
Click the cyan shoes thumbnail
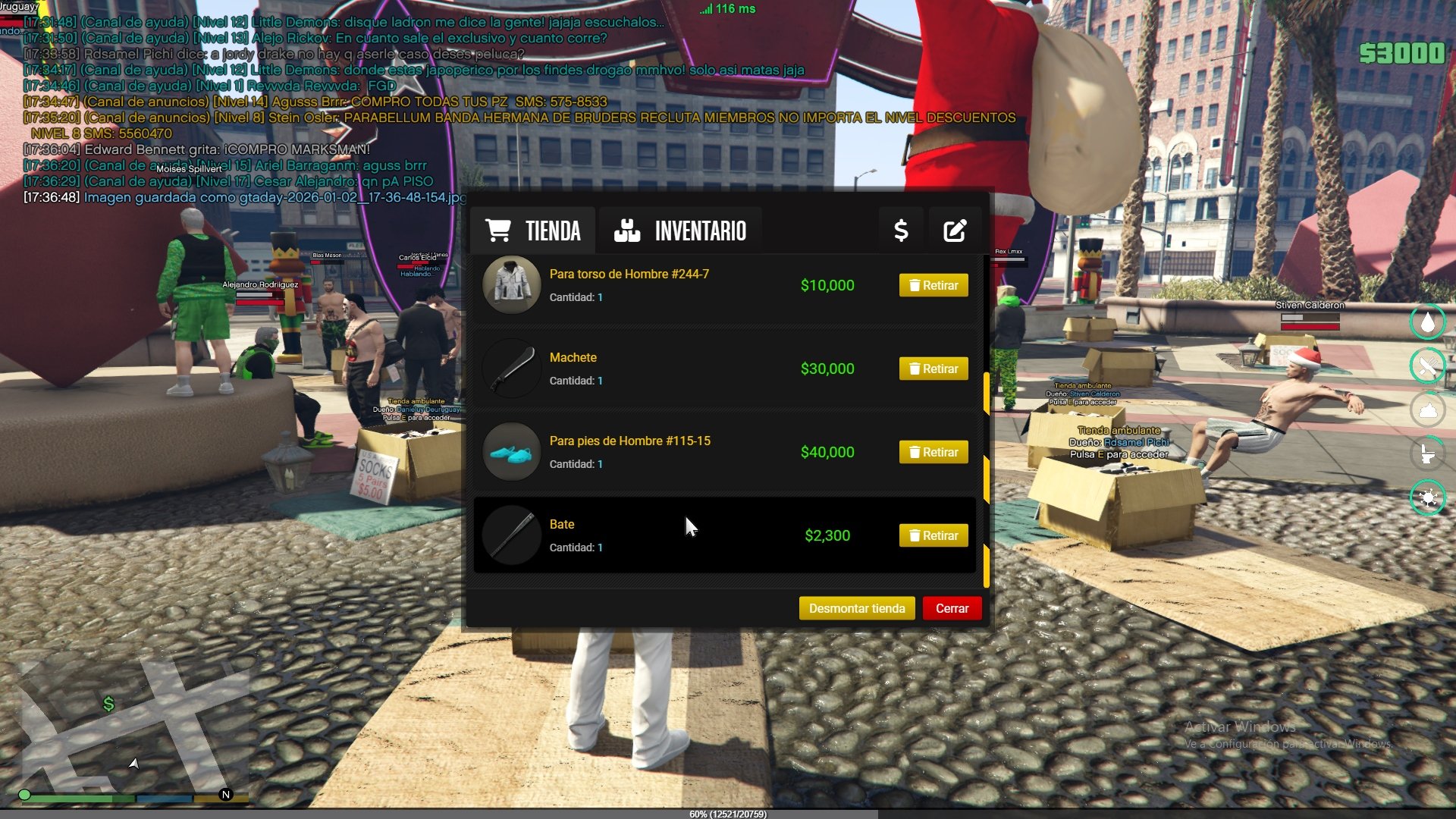point(512,452)
